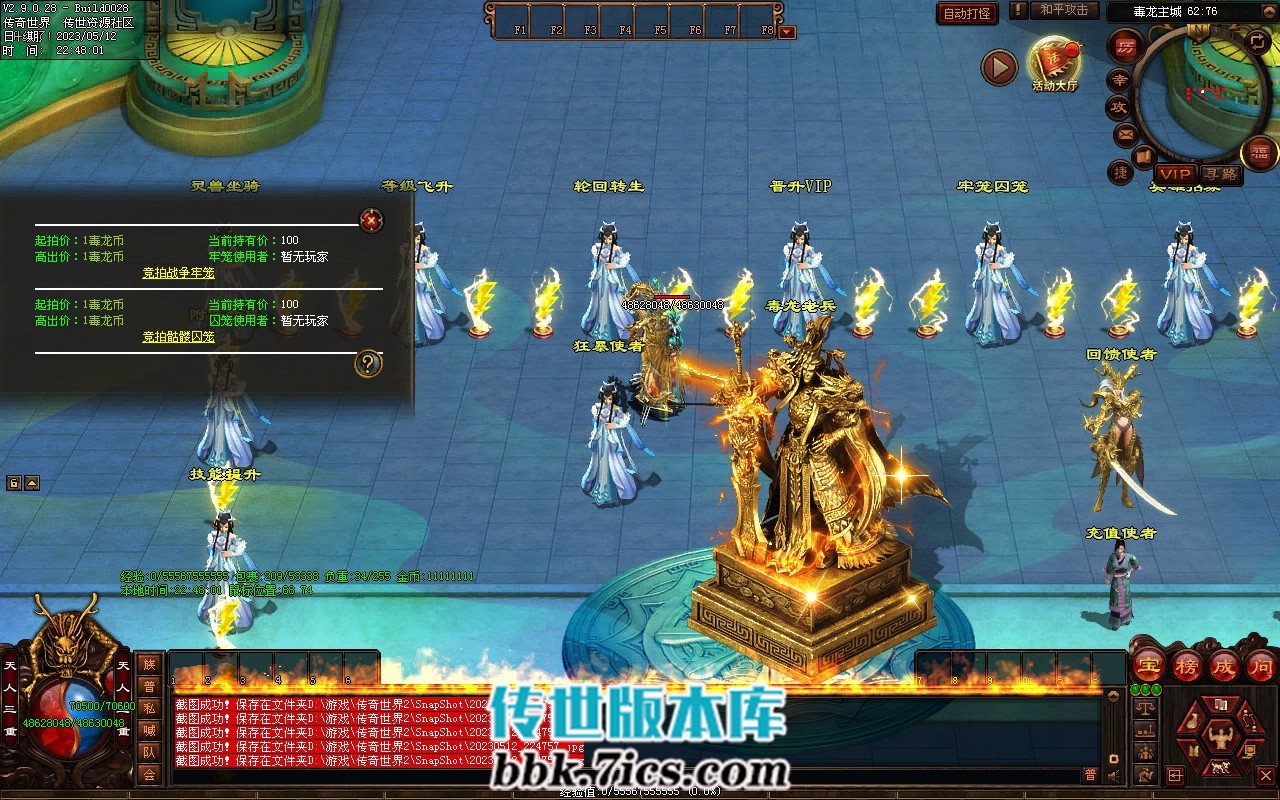Screen dimensions: 1280x800
Task: Click the 福 welfare button by minimap
Action: coord(1258,153)
